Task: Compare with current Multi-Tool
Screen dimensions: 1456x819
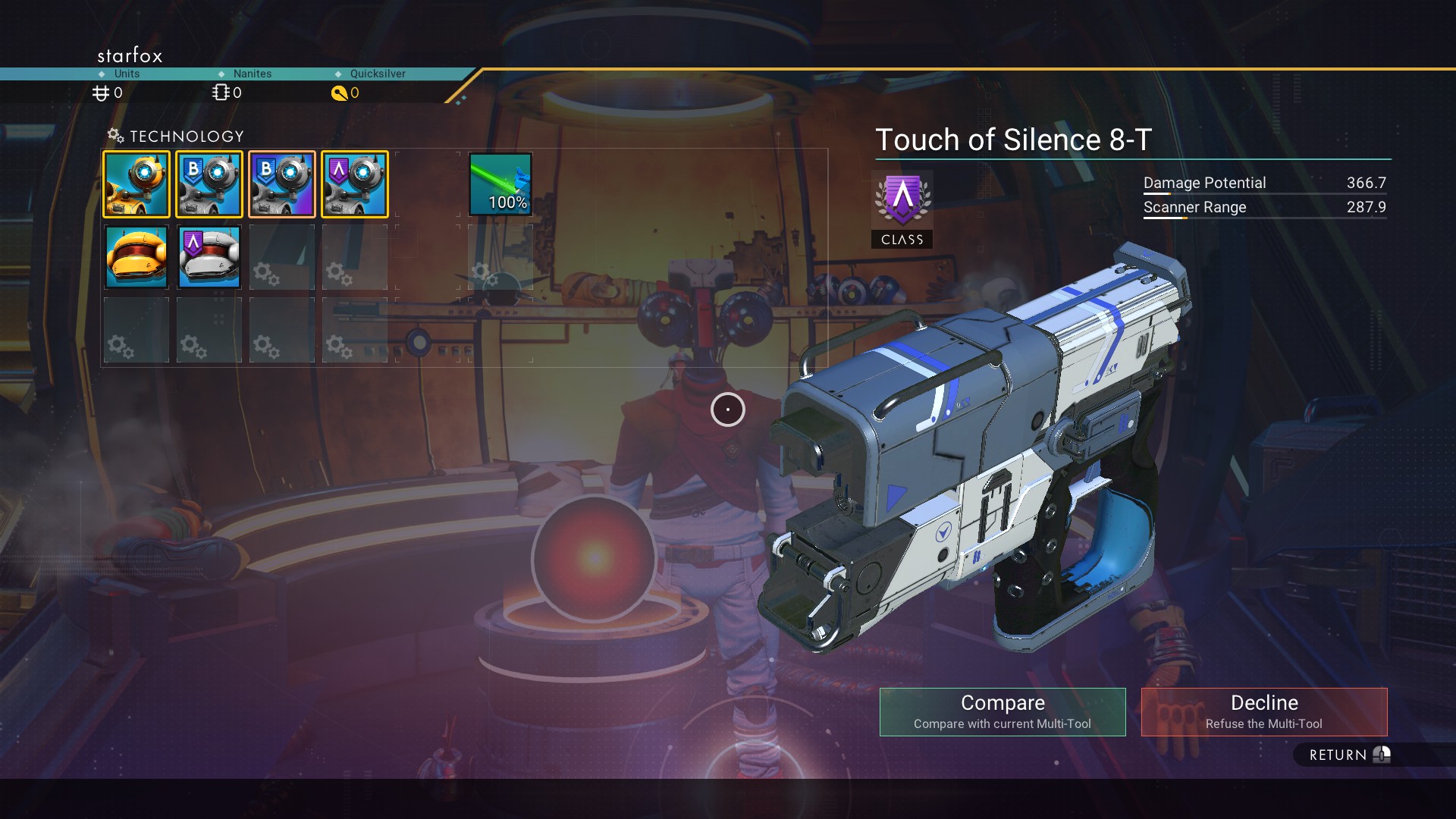Action: [1002, 711]
